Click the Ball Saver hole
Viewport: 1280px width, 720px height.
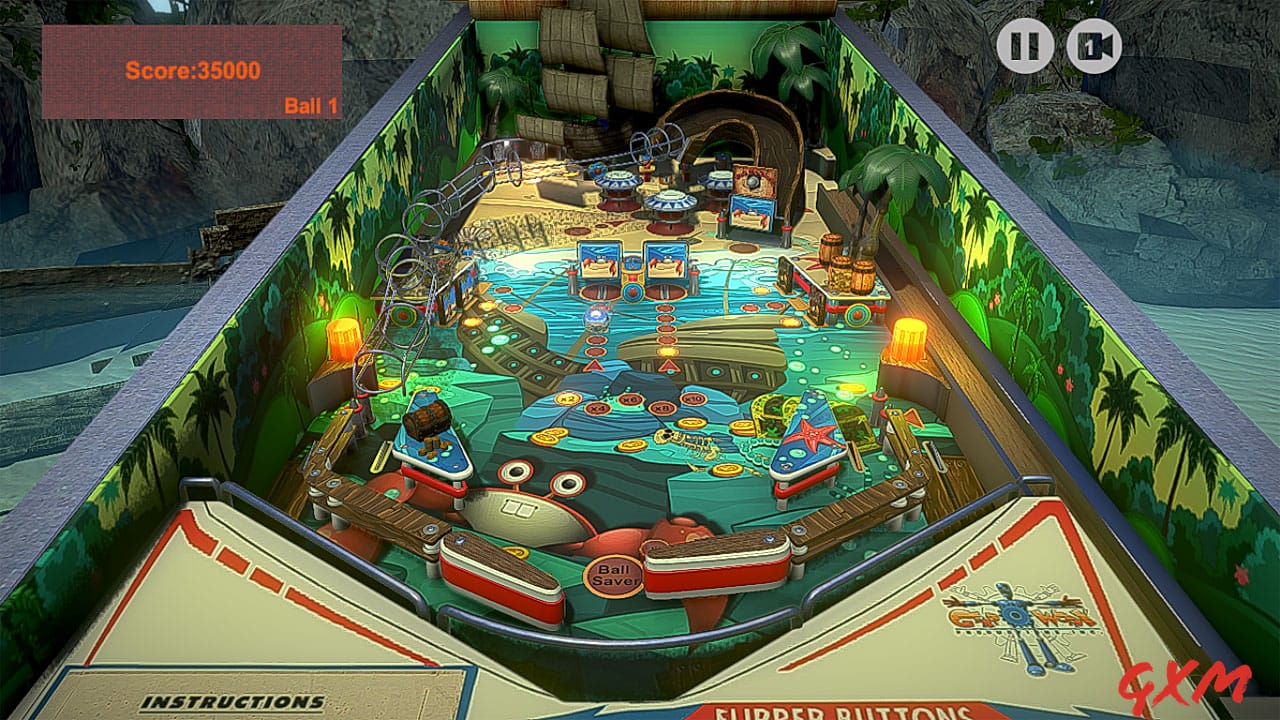click(x=616, y=573)
